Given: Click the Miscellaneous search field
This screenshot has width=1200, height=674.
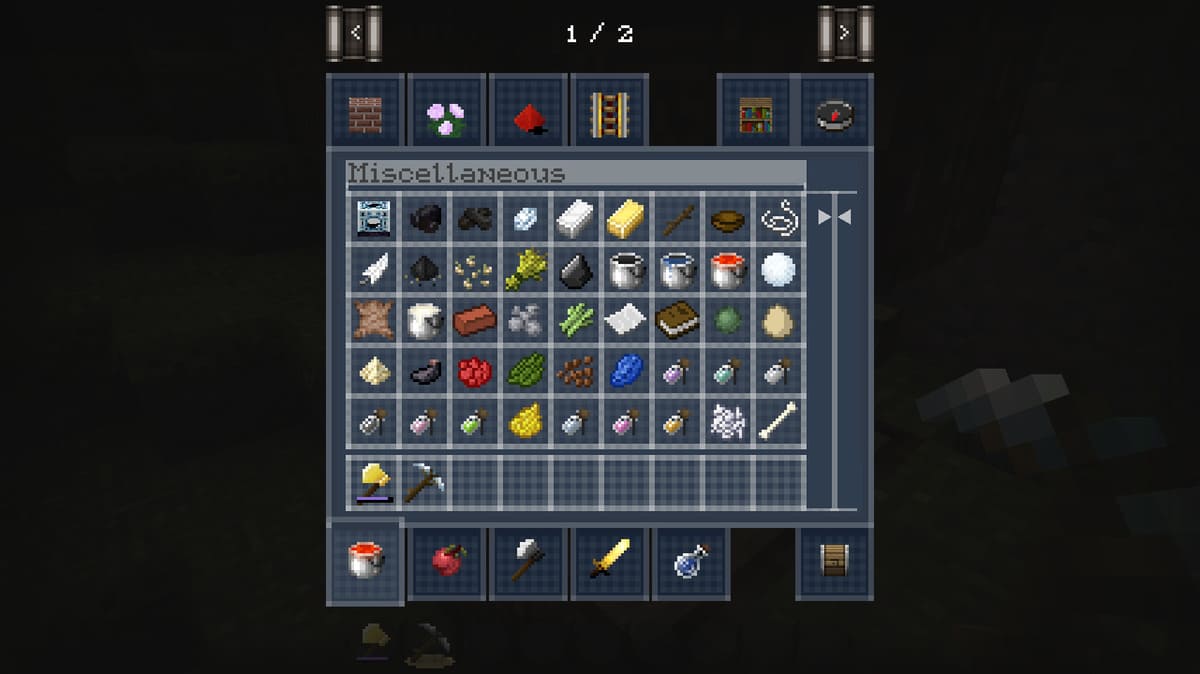Looking at the screenshot, I should point(576,174).
